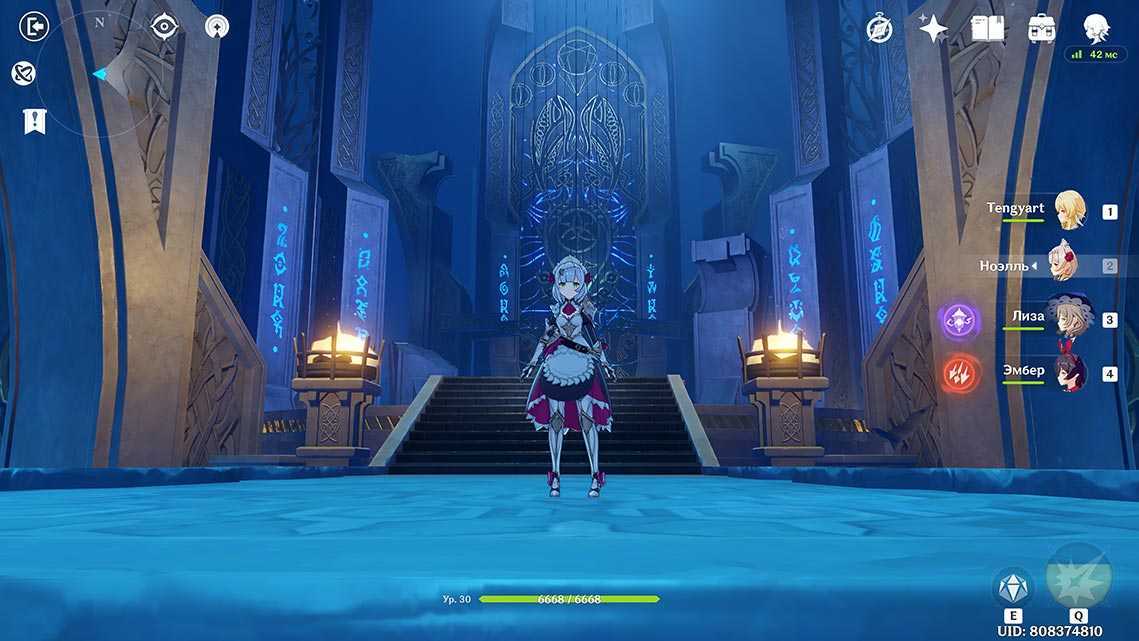The image size is (1139, 641).
Task: Use Noelle's elemental skill crystal icon
Action: tap(1011, 587)
